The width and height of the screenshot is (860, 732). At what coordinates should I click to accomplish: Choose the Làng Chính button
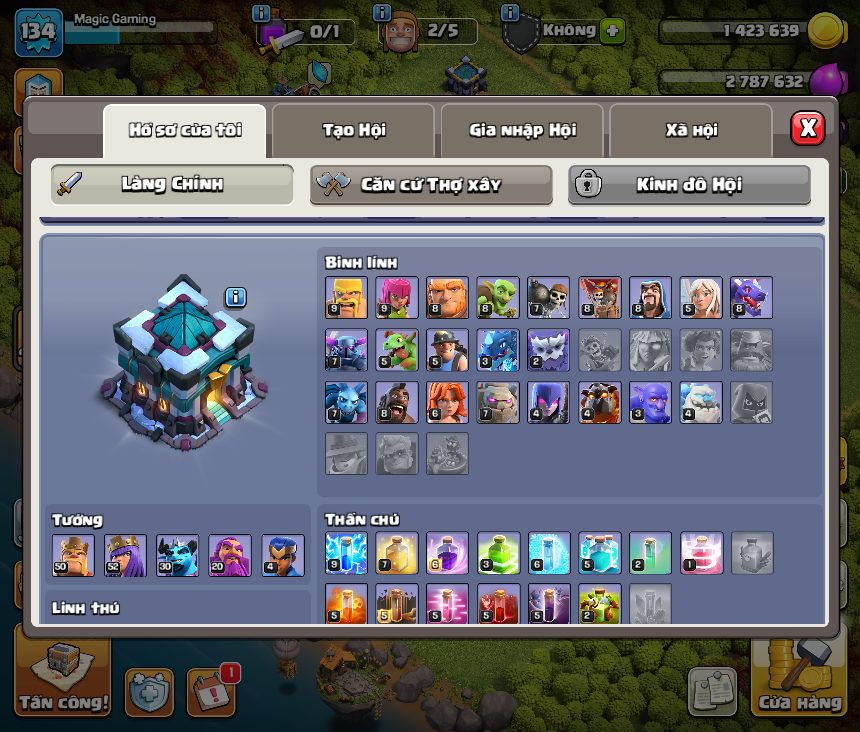coord(172,184)
